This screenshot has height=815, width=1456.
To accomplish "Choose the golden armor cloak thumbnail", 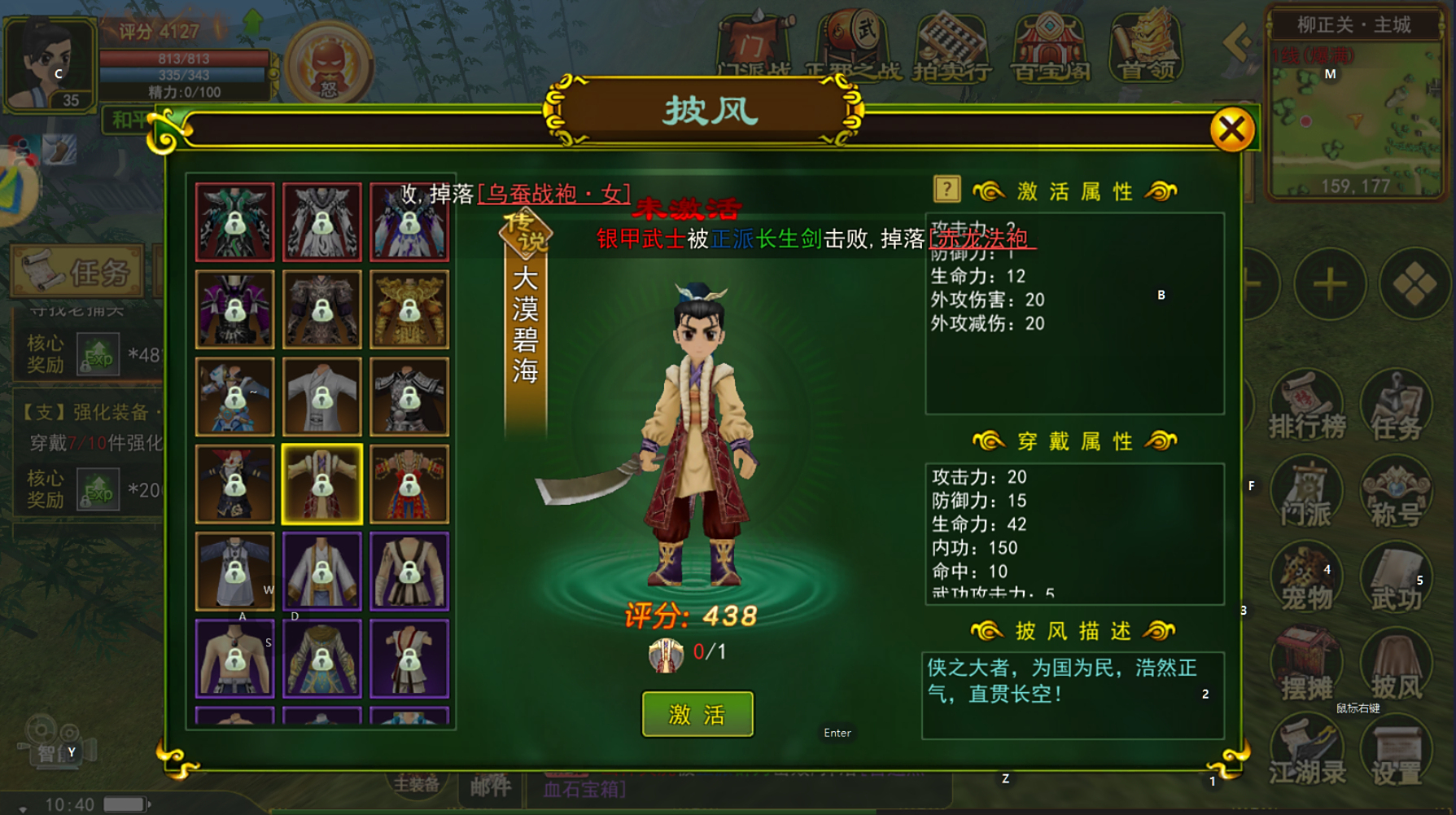I will coord(409,309).
